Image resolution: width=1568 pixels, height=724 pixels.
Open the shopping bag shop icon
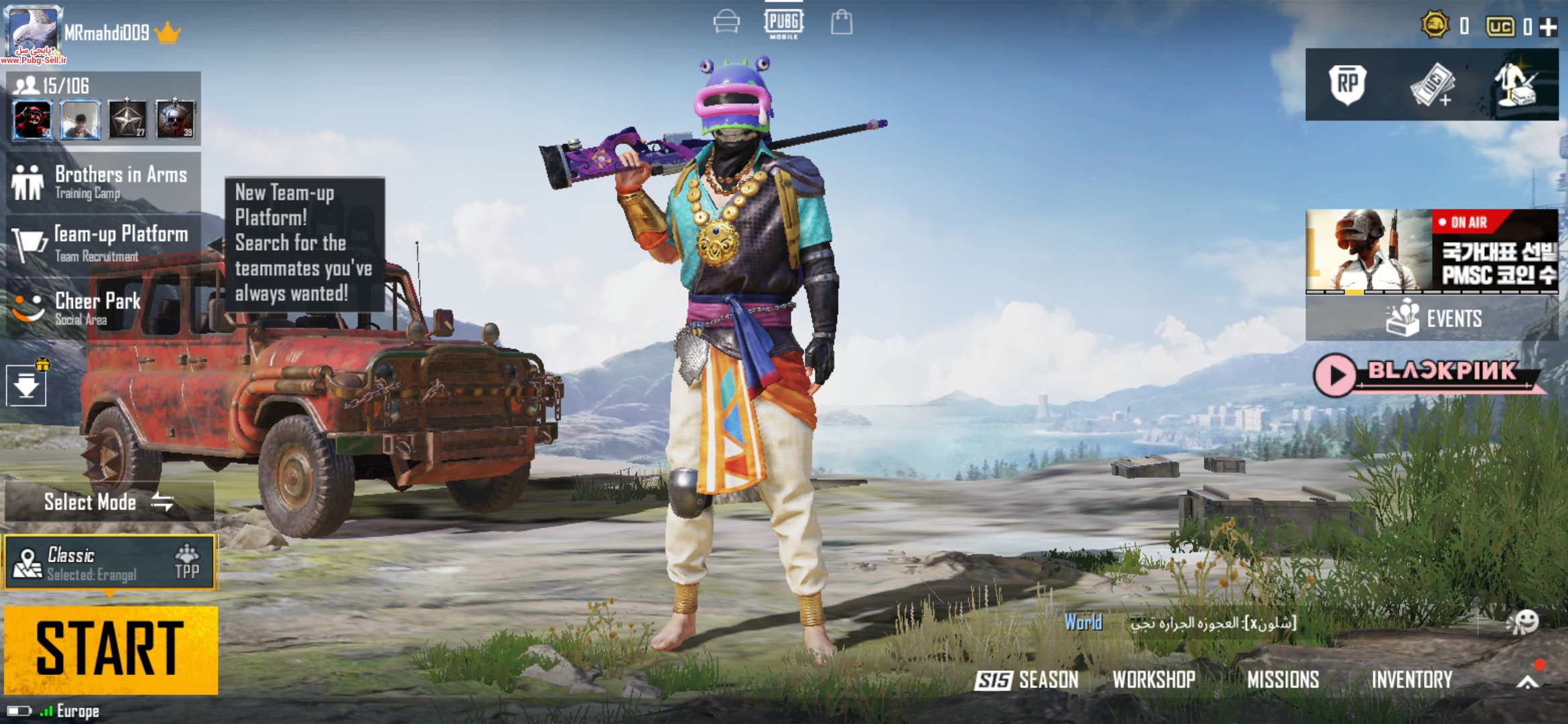pyautogui.click(x=842, y=22)
